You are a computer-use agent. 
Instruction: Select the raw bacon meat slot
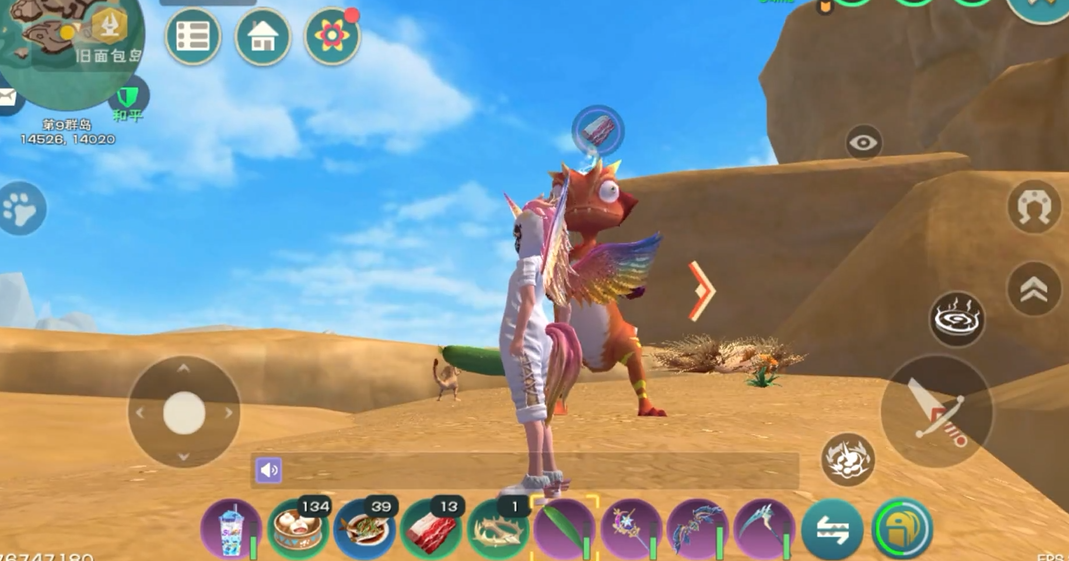[431, 529]
